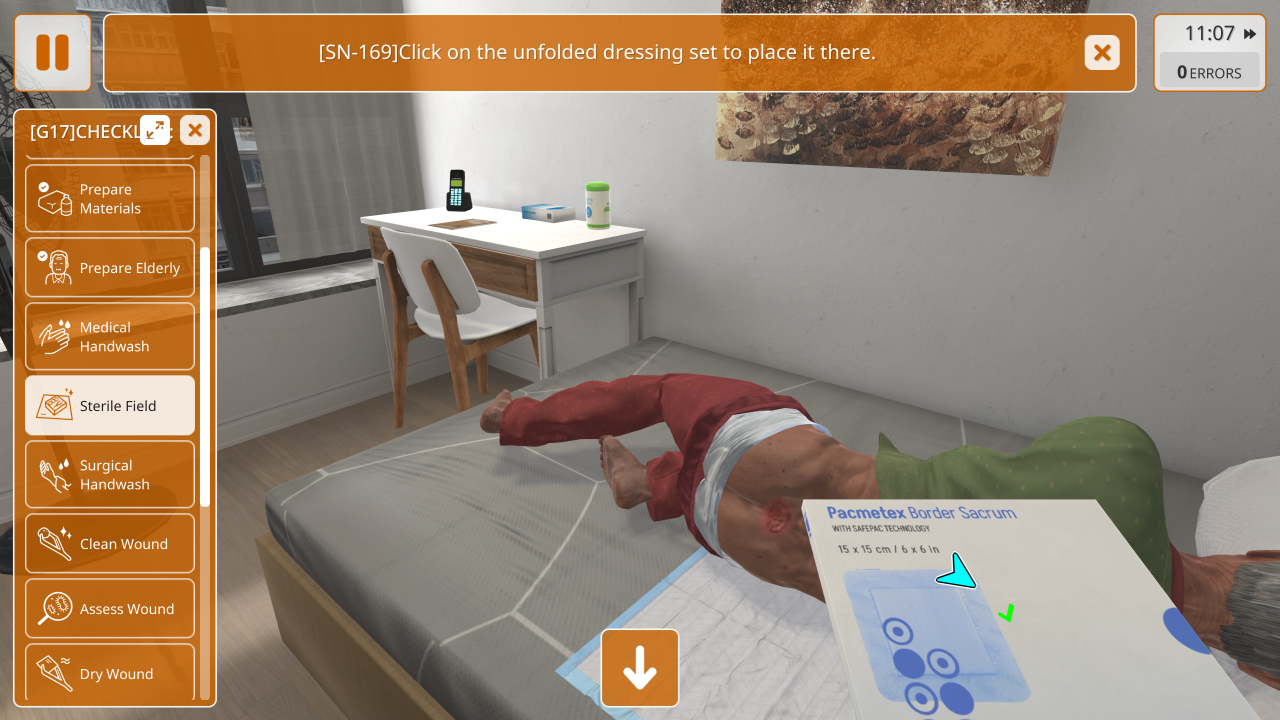Select the Assess Wound step
The height and width of the screenshot is (720, 1280).
pos(110,609)
